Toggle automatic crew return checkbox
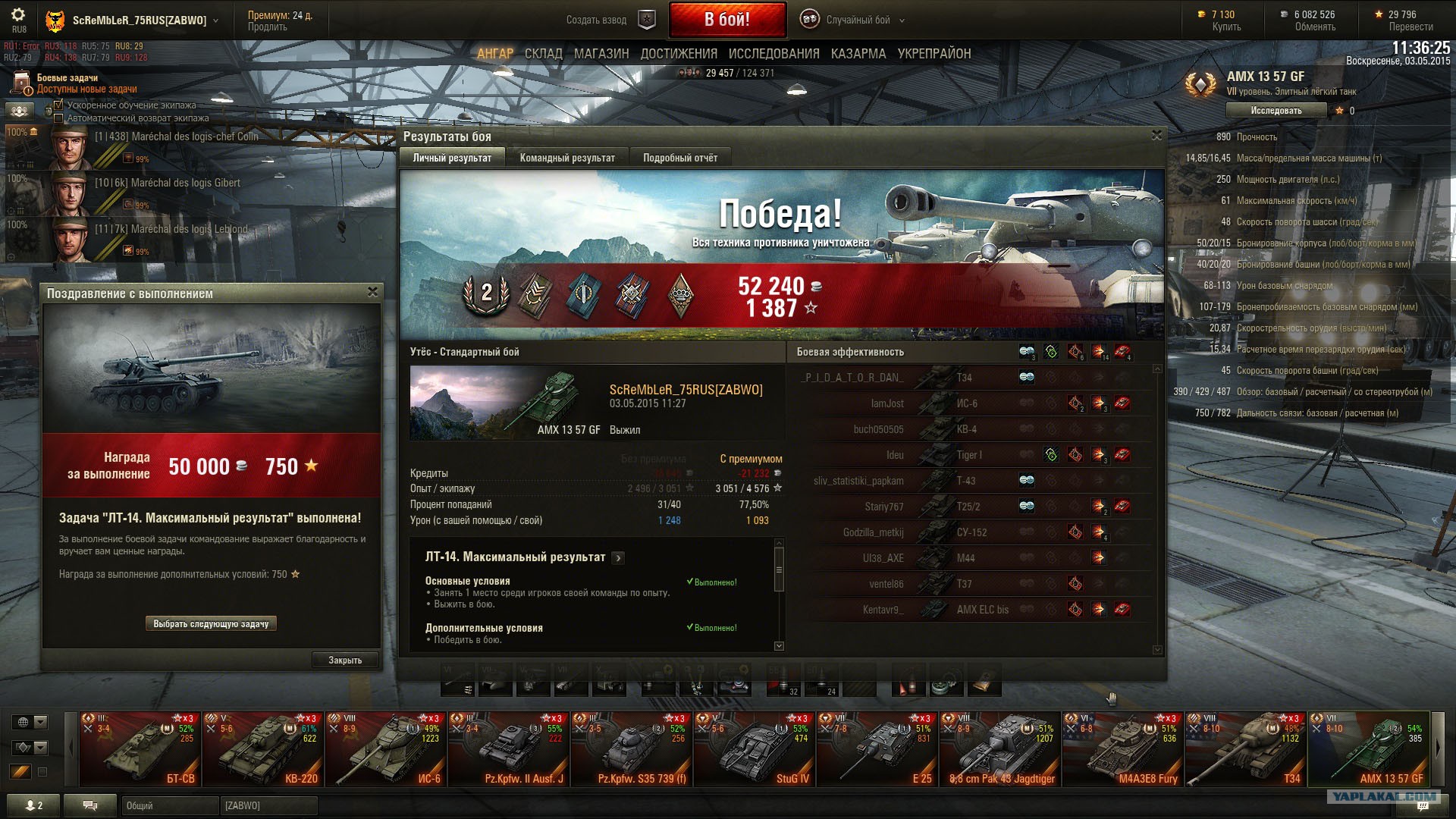Screen dimensions: 1456x819 pyautogui.click(x=59, y=118)
